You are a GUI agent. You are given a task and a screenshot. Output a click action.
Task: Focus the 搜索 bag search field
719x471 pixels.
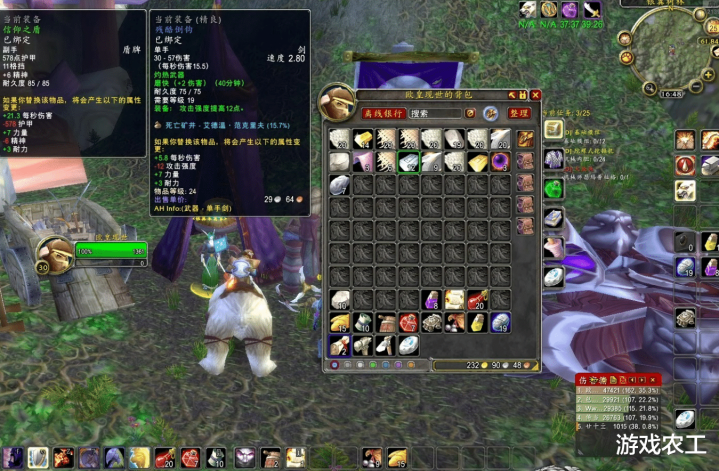tap(435, 114)
